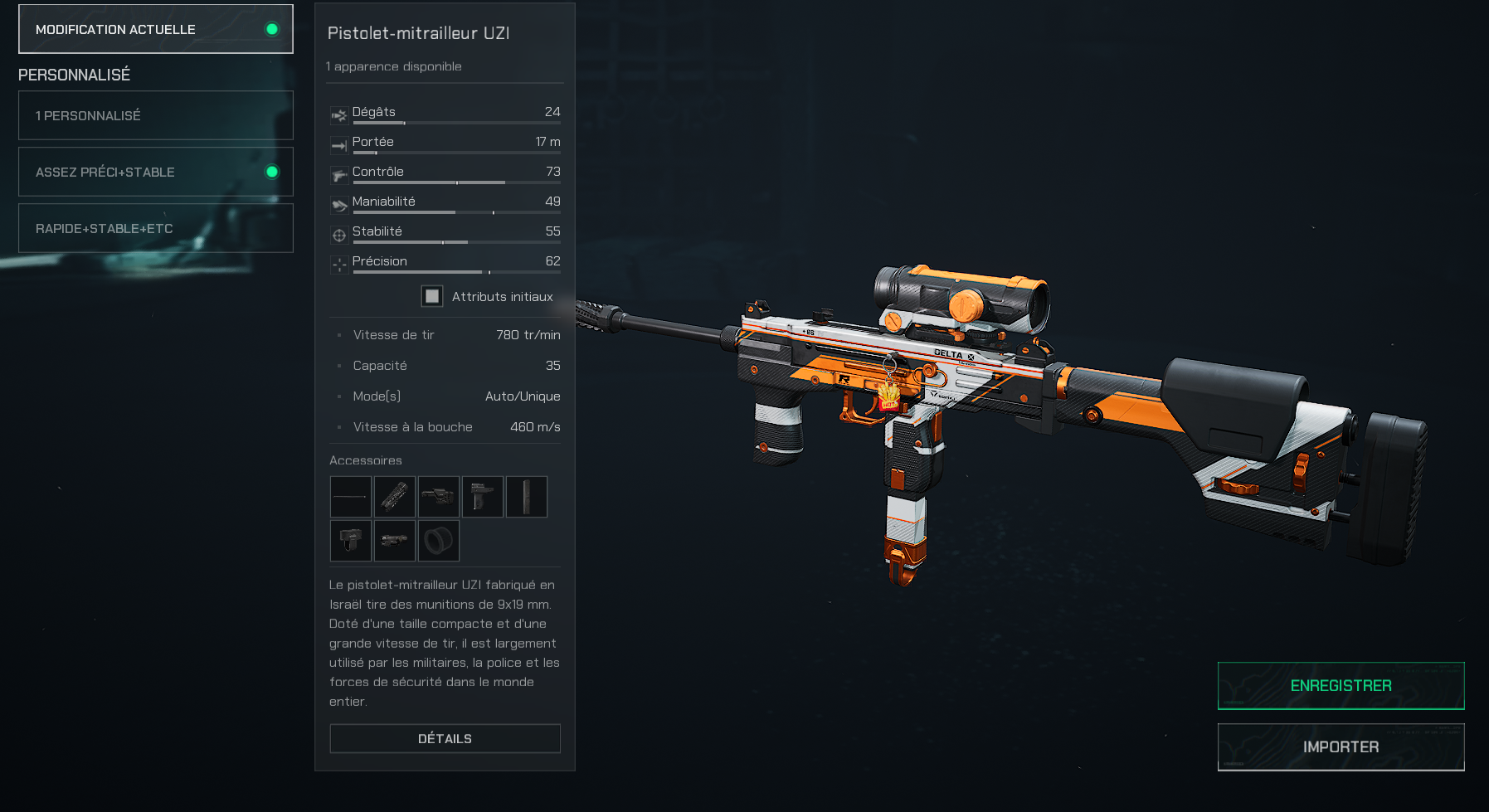Click the Importer button
Viewport: 1489px width, 812px height.
tap(1341, 746)
